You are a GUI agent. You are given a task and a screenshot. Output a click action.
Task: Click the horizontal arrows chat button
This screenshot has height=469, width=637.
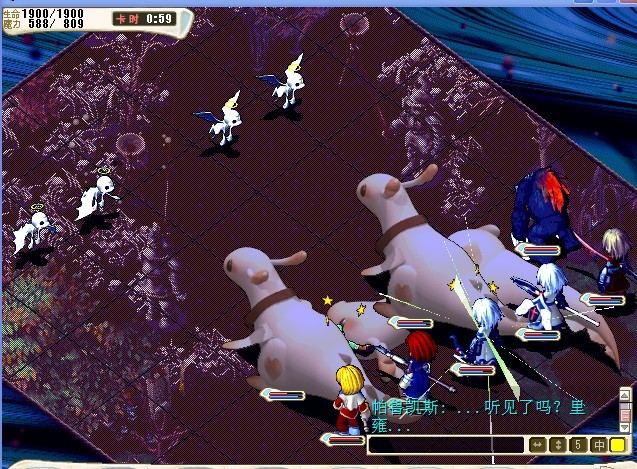click(538, 445)
